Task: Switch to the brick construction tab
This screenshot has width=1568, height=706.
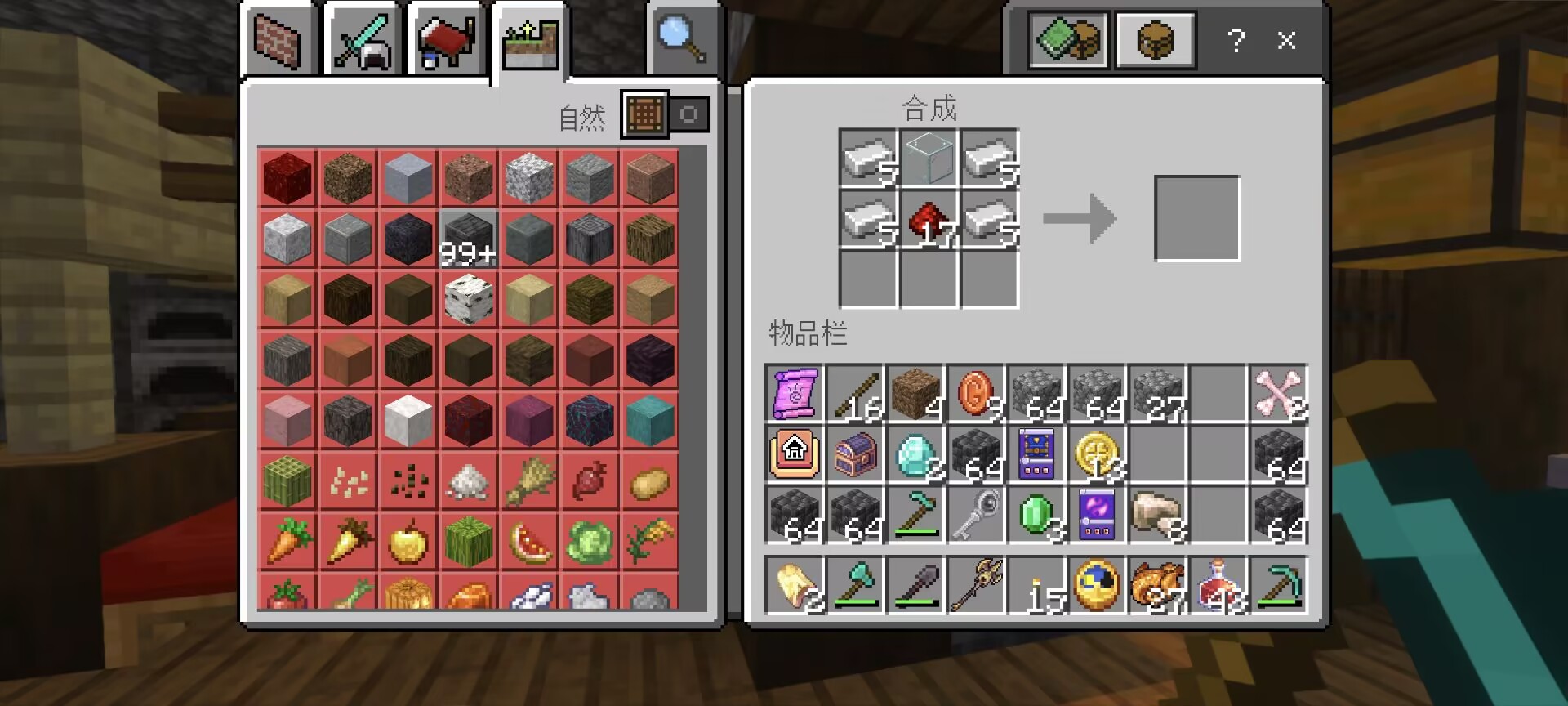Action: point(278,40)
